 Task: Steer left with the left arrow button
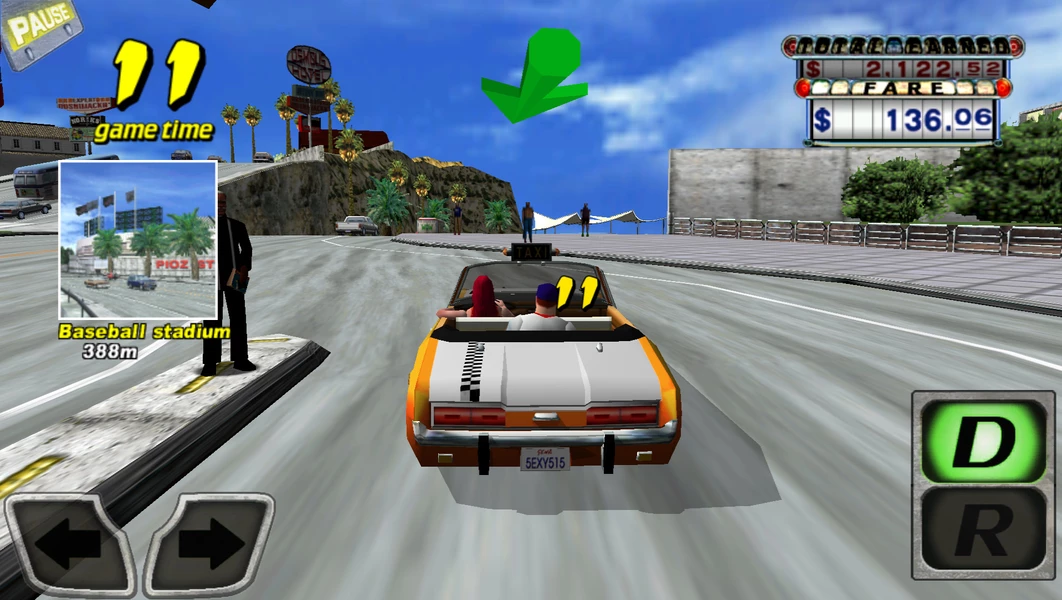pyautogui.click(x=70, y=544)
